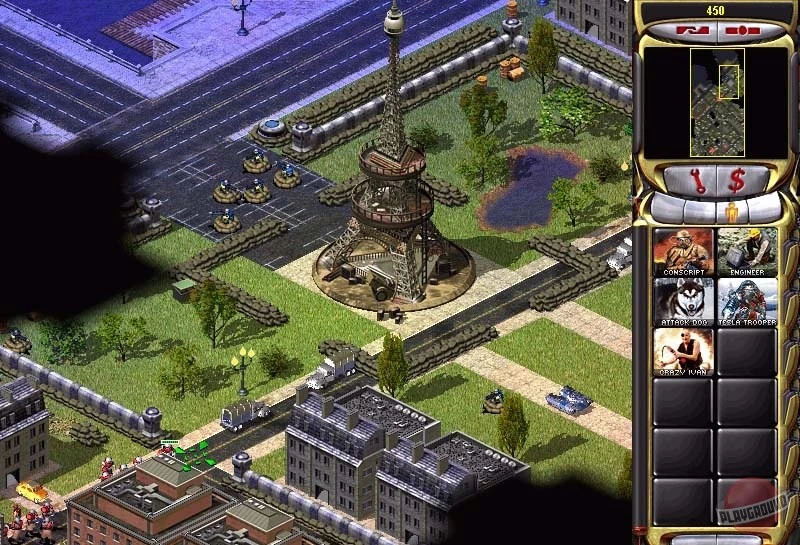Viewport: 800px width, 545px height.
Task: Click the radar minimap
Action: pos(717,103)
